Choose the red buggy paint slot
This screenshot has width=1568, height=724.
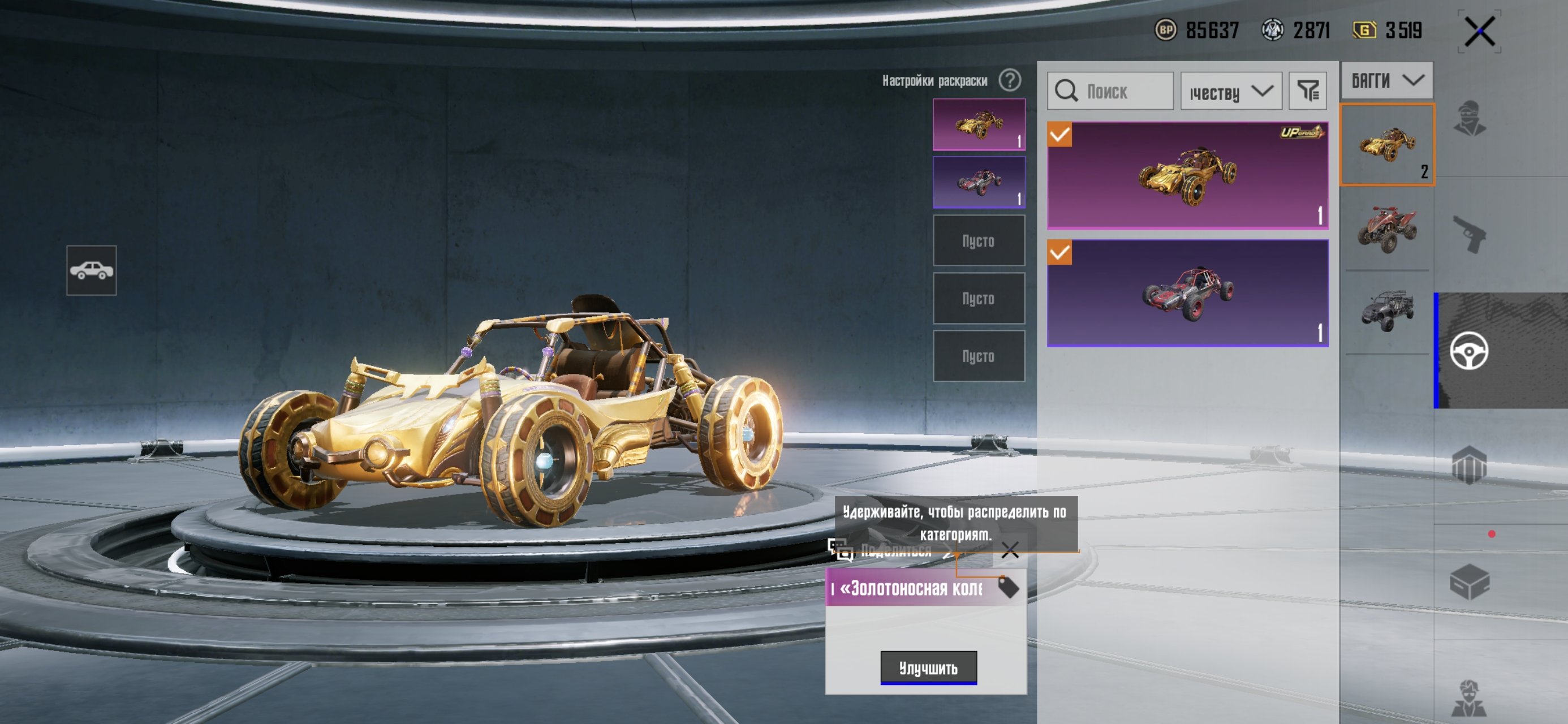tap(978, 182)
